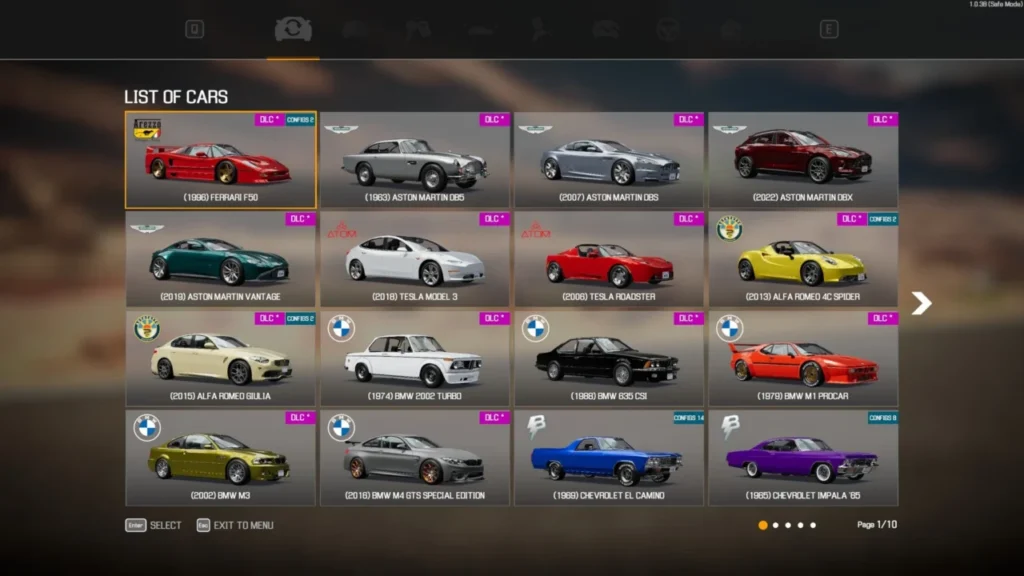Choose the 2002 BMW M3 tile
The image size is (1024, 576).
coord(220,457)
